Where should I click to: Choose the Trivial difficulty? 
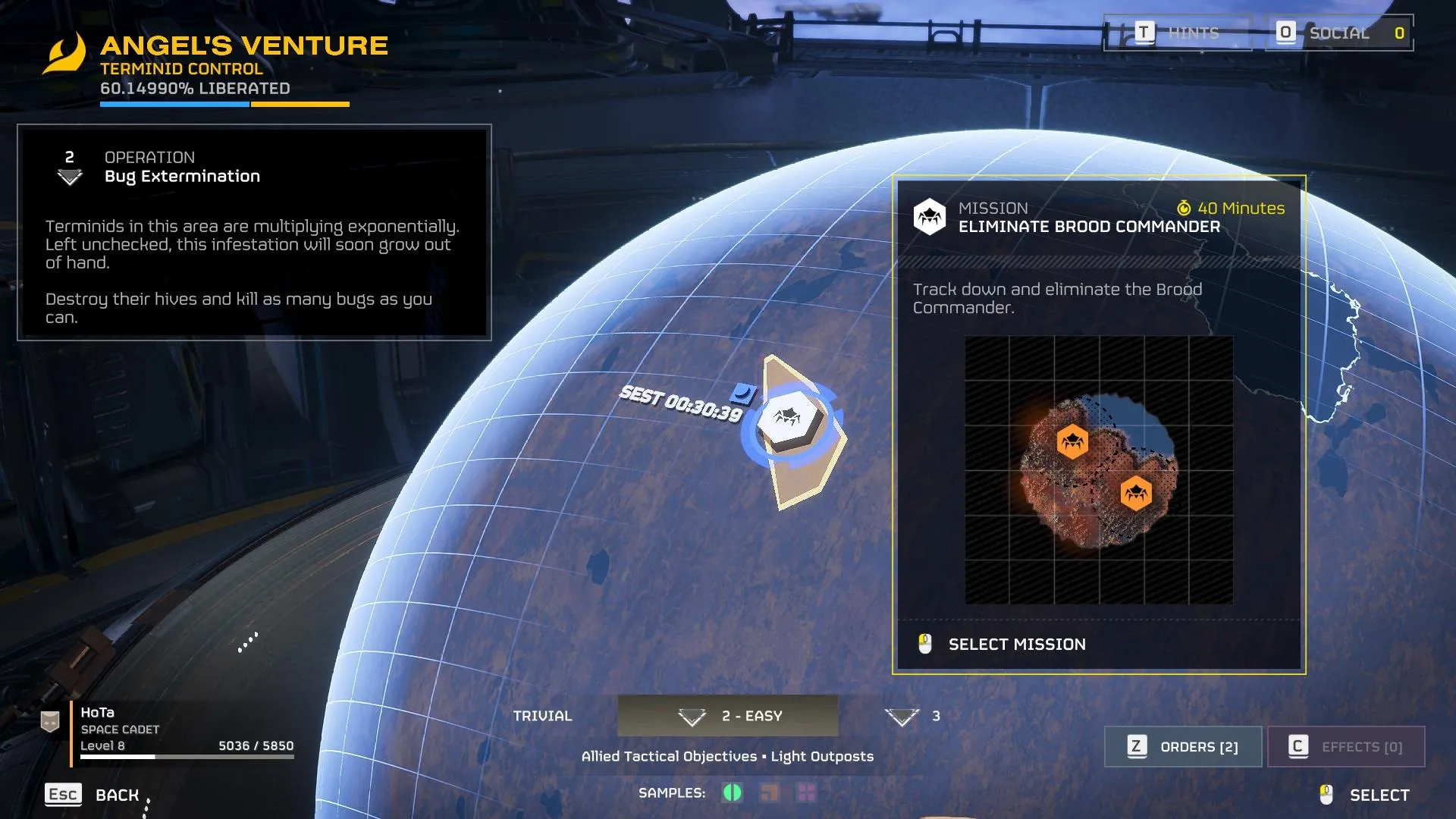coord(542,716)
